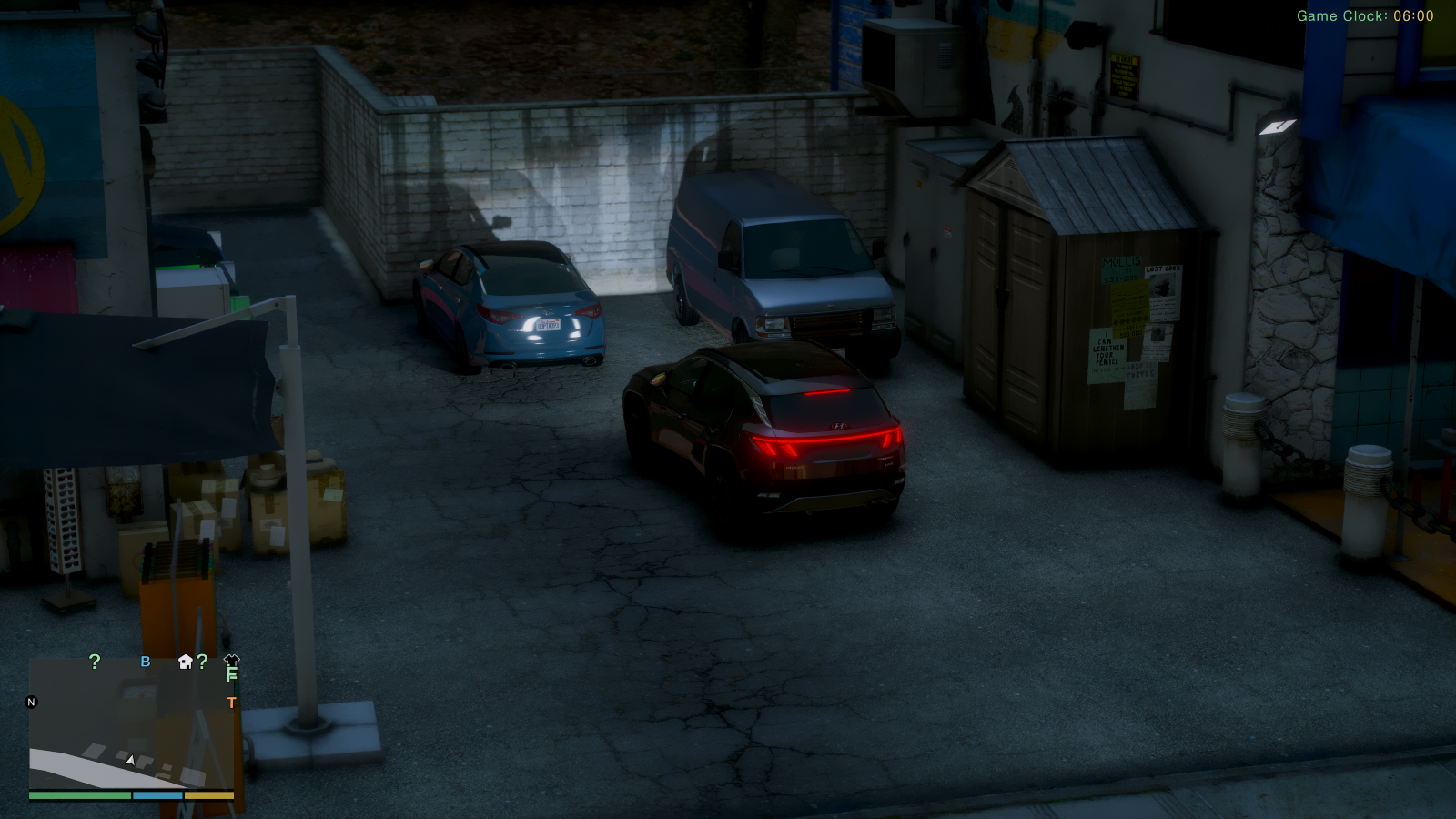Click the player arrow on the minimap
Image resolution: width=1456 pixels, height=819 pixels.
coord(131,760)
